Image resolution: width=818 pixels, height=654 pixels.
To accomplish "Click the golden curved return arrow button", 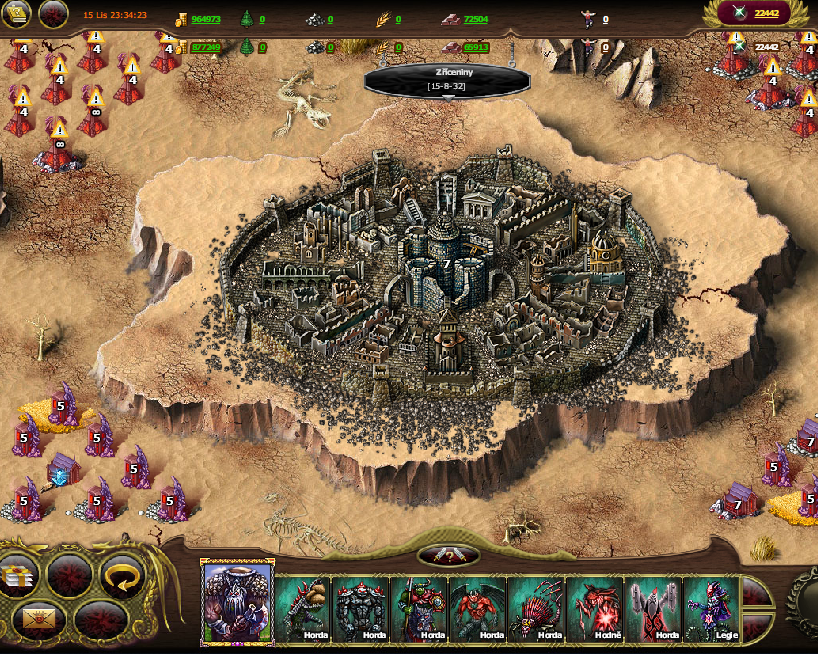I will (x=122, y=575).
